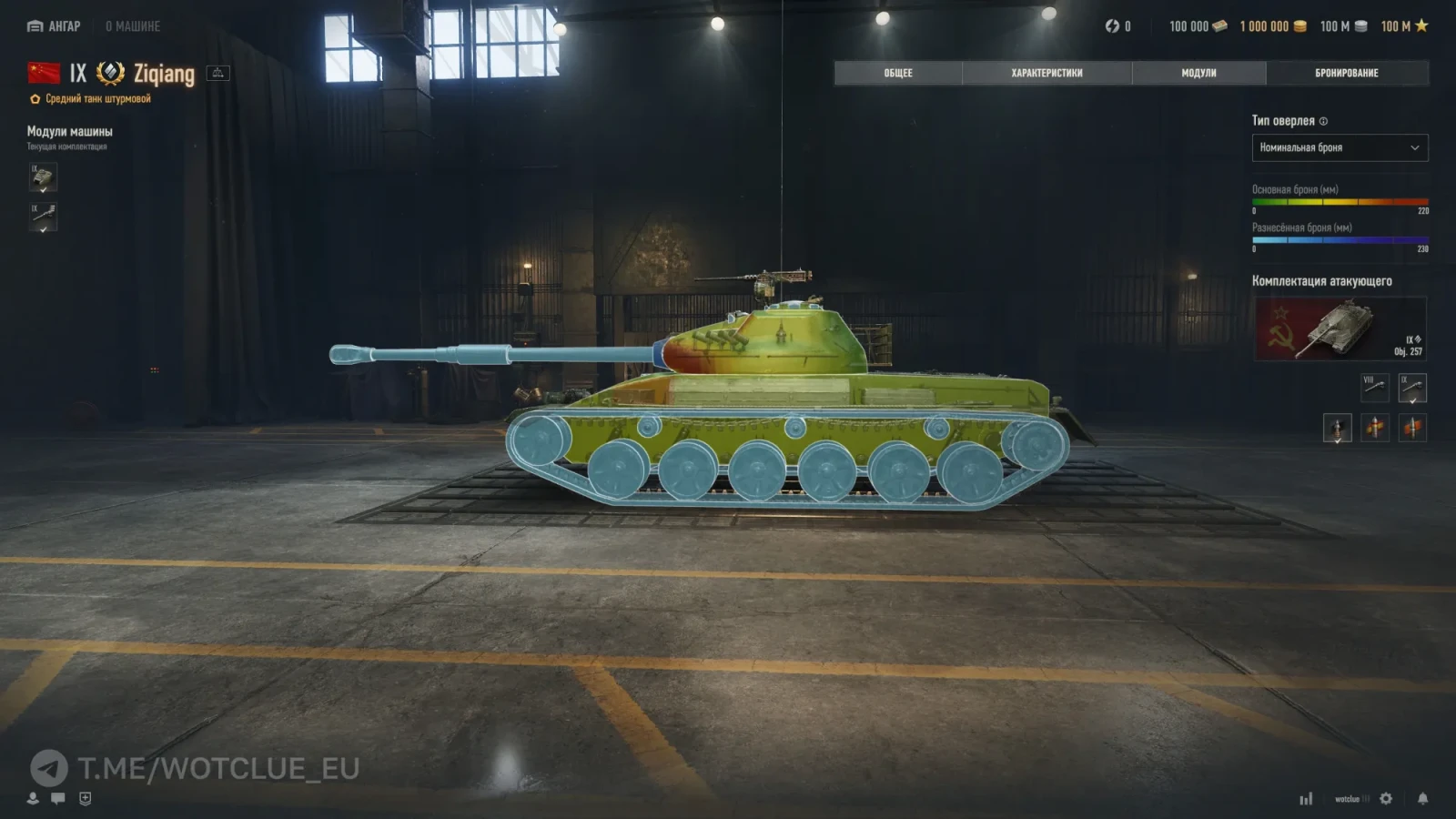Open the contacts person icon
The height and width of the screenshot is (819, 1456).
(x=33, y=798)
